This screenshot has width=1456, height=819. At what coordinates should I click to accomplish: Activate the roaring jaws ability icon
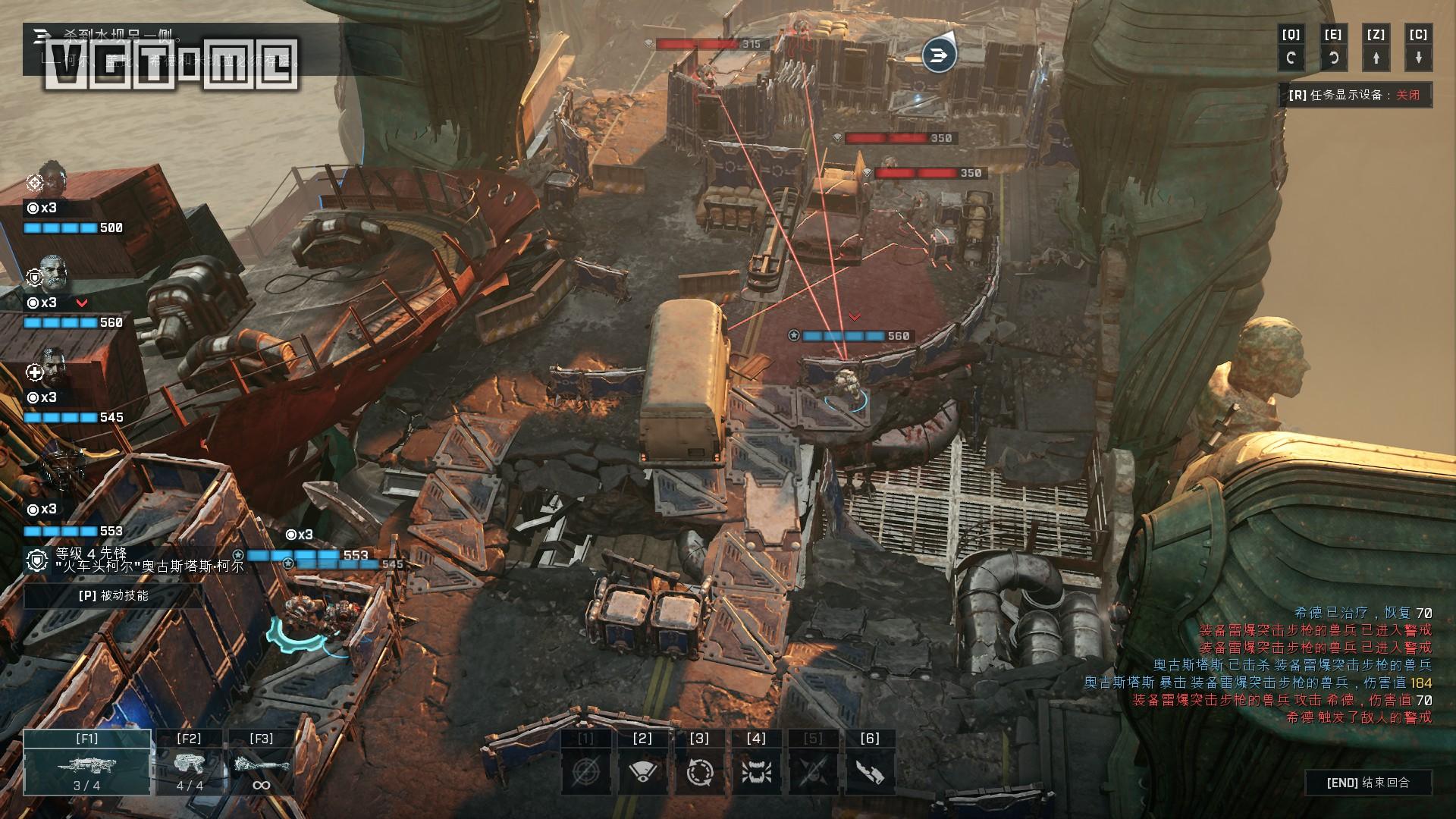point(756,771)
